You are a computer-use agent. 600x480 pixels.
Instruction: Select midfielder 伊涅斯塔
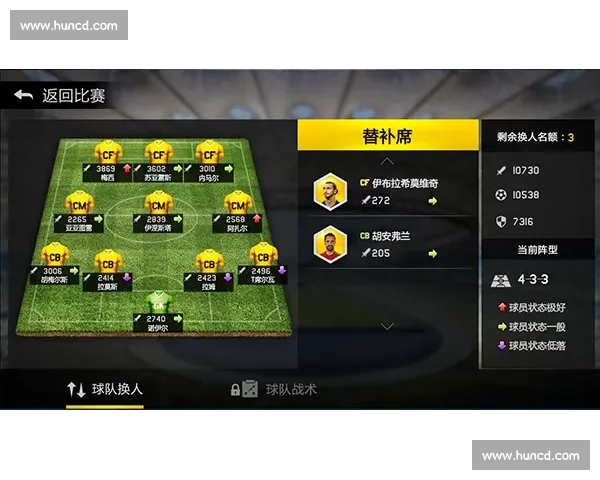coord(158,209)
